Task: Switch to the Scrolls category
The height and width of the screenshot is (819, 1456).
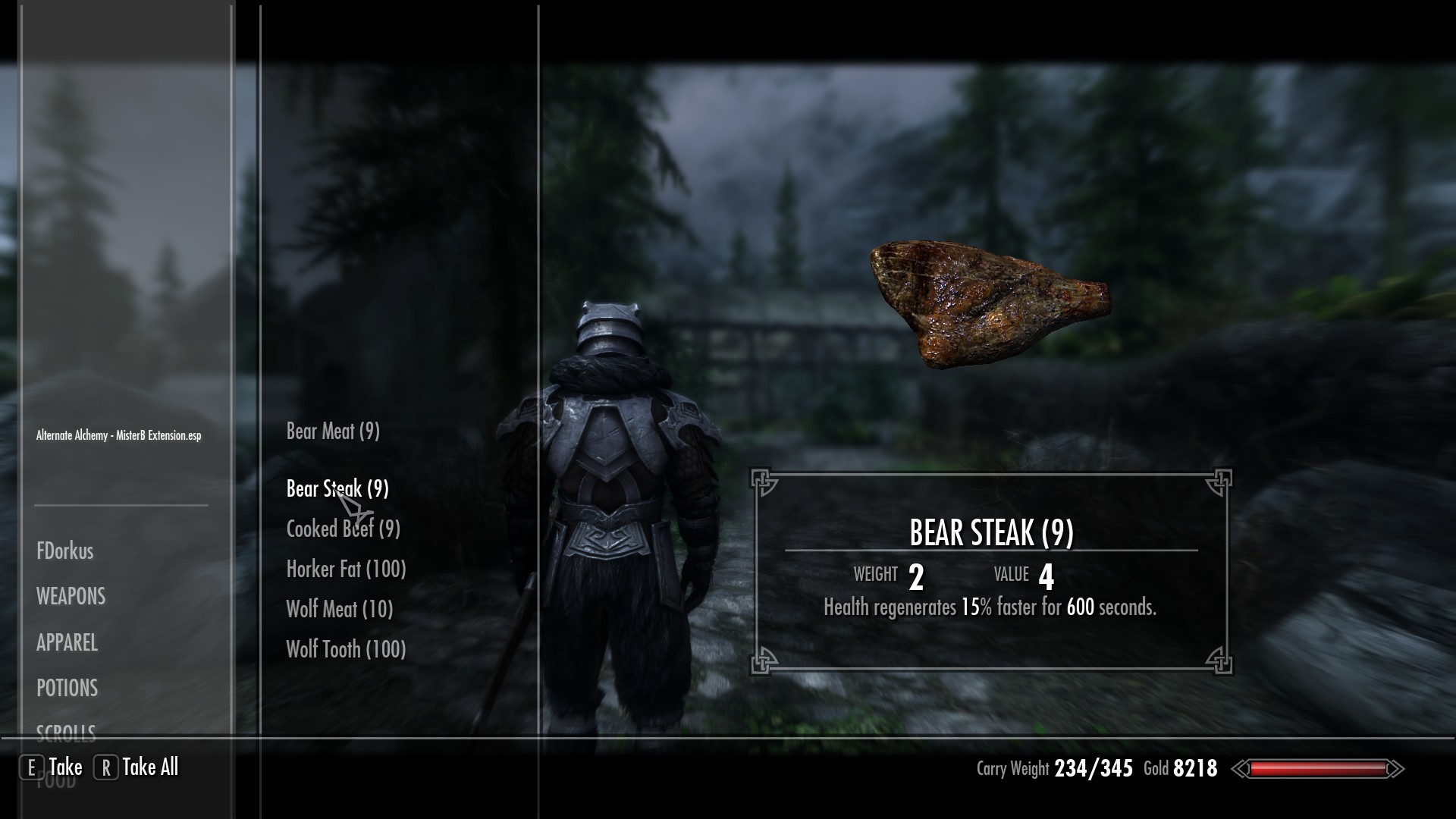Action: coord(67,731)
